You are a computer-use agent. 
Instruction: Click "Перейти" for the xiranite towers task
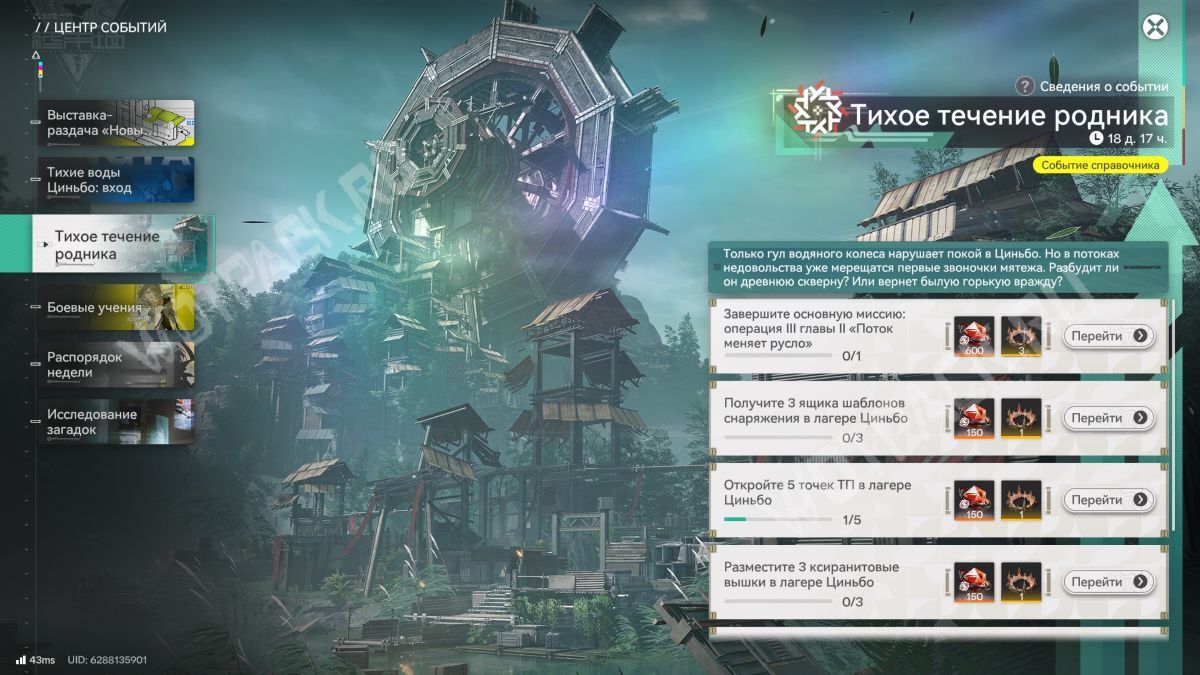tap(1108, 582)
